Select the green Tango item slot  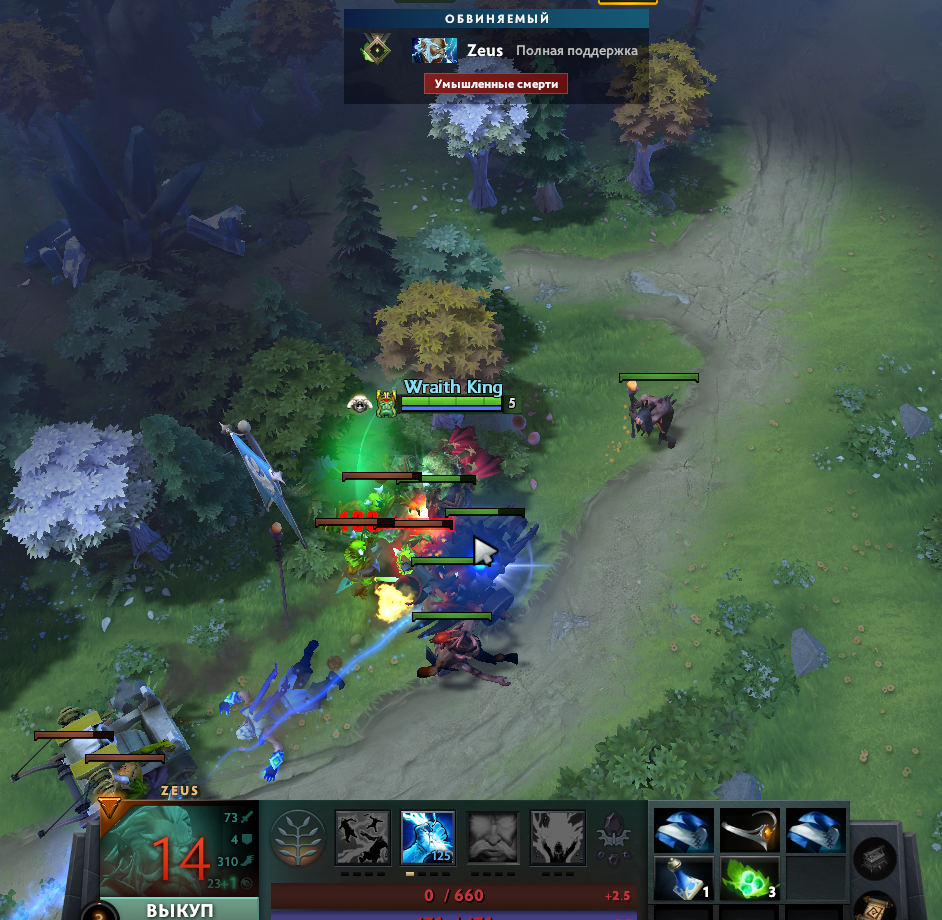746,879
